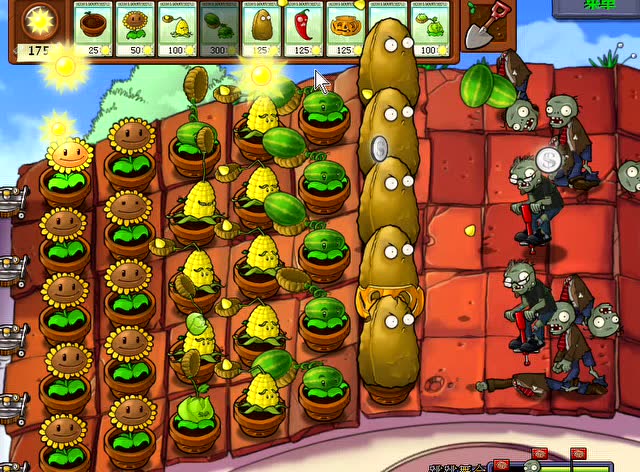Viewport: 640px width, 472px height.
Task: Open the menu button in the corner
Action: point(598,7)
